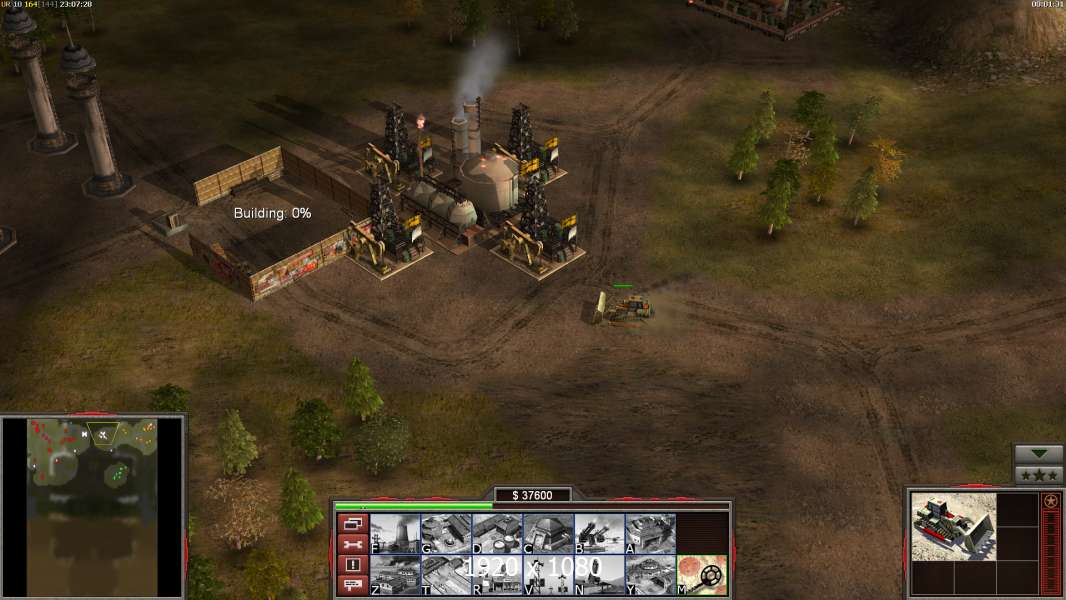Activate the mine detector command marked M
The width and height of the screenshot is (1066, 600).
(x=702, y=575)
